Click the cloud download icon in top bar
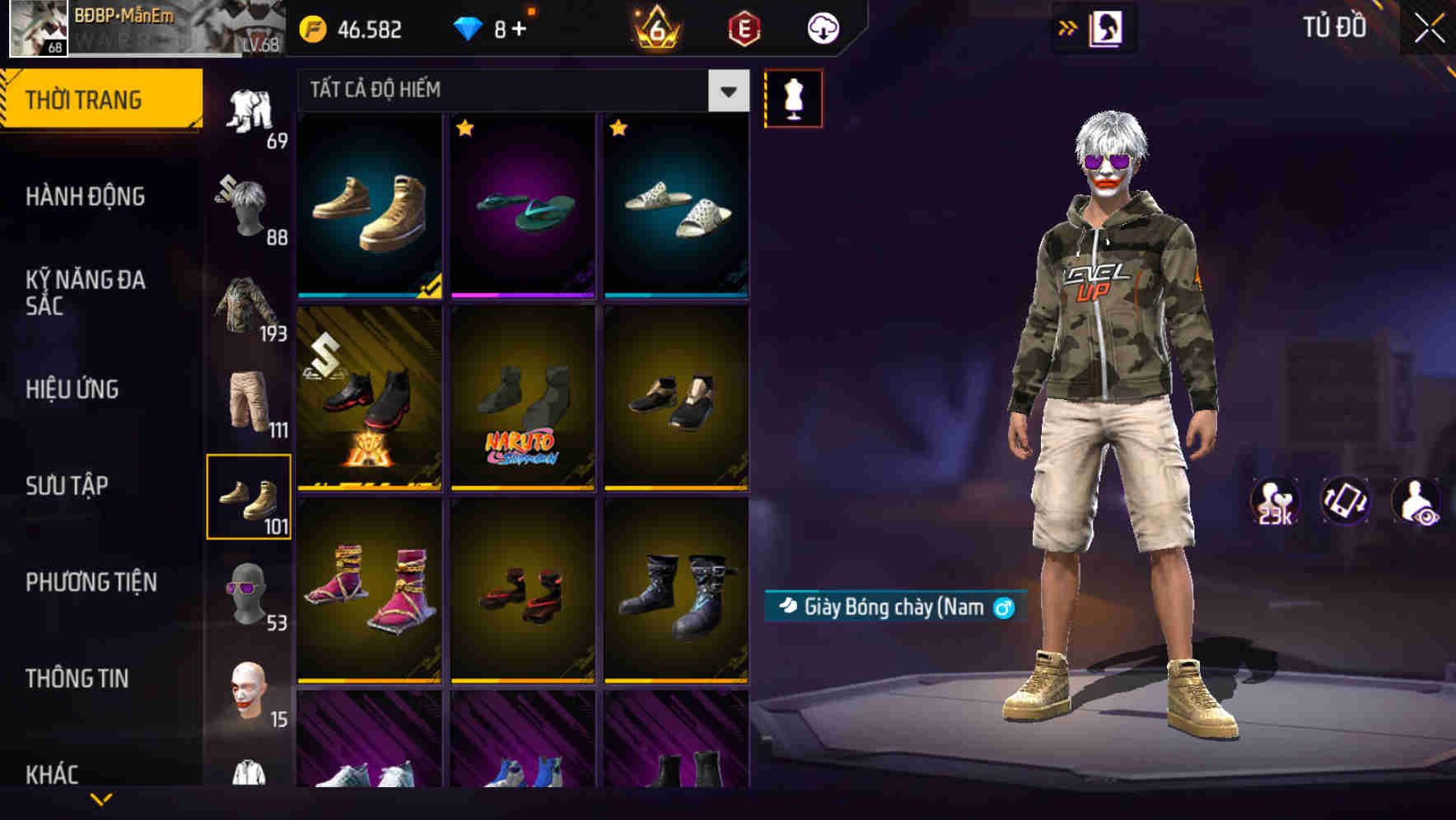This screenshot has height=820, width=1456. tap(822, 27)
